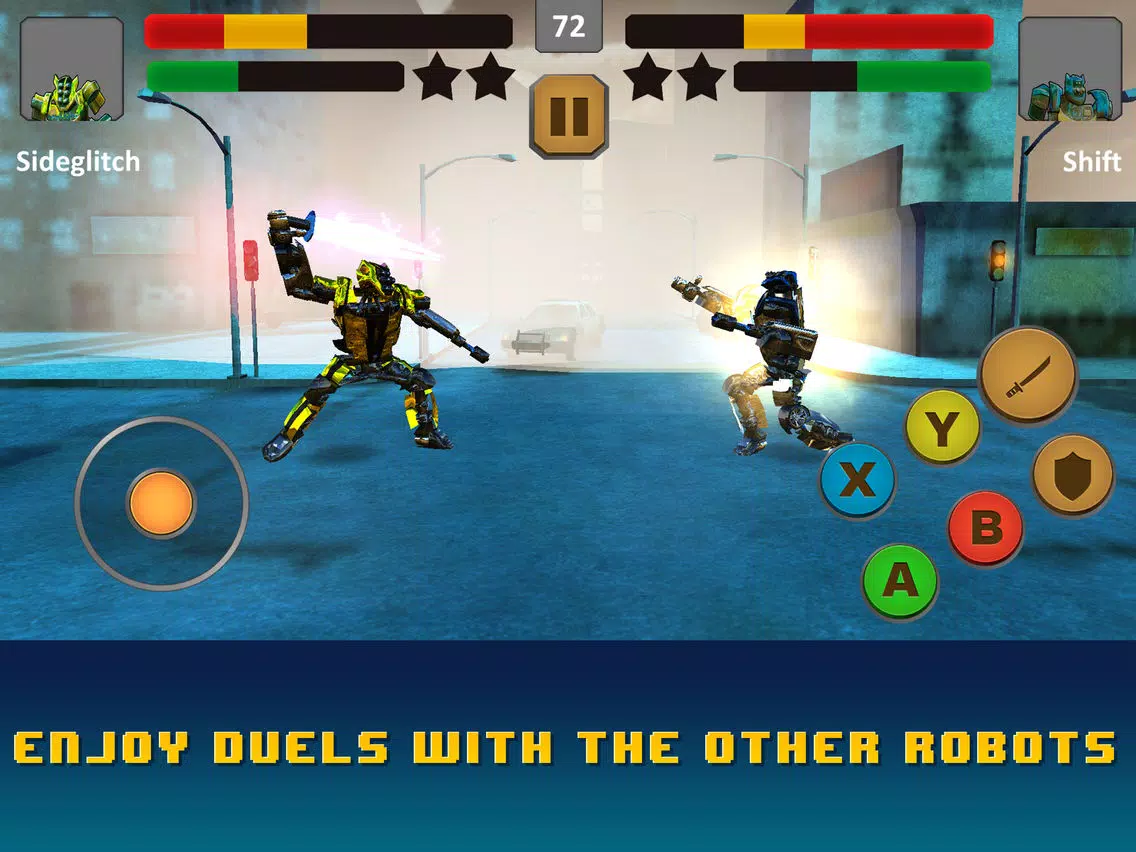This screenshot has width=1136, height=852.
Task: Select Sideglitch's robot portrait
Action: 72,69
